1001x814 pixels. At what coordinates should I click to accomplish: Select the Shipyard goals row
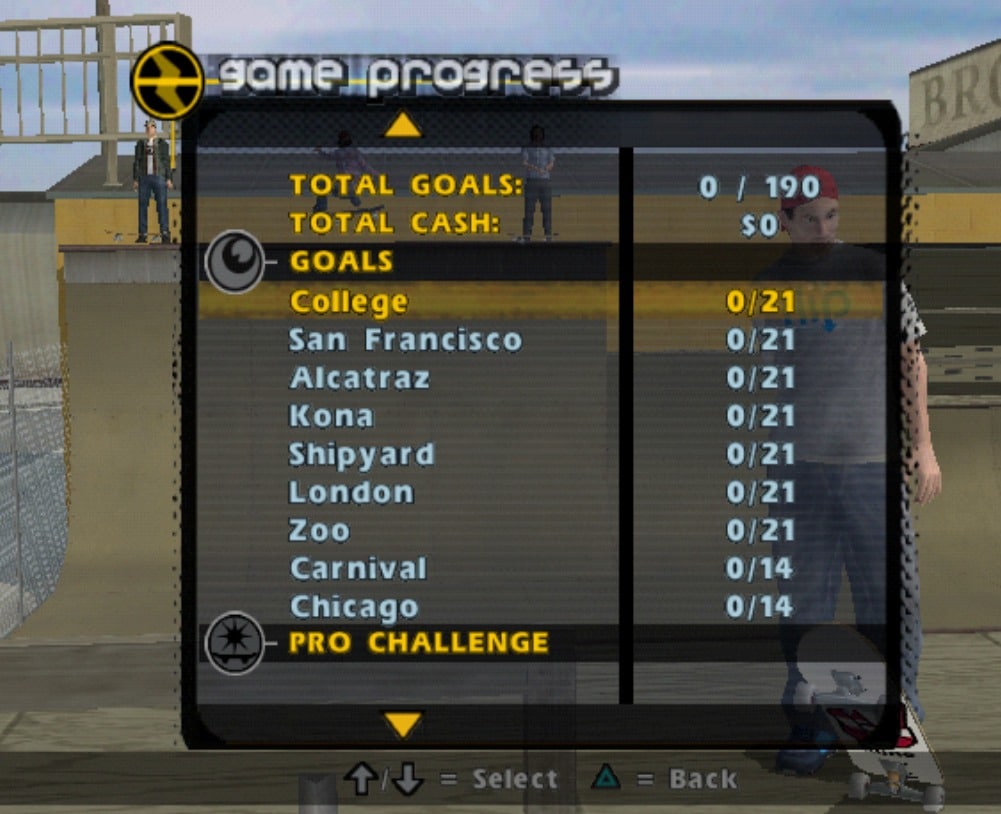(x=362, y=454)
